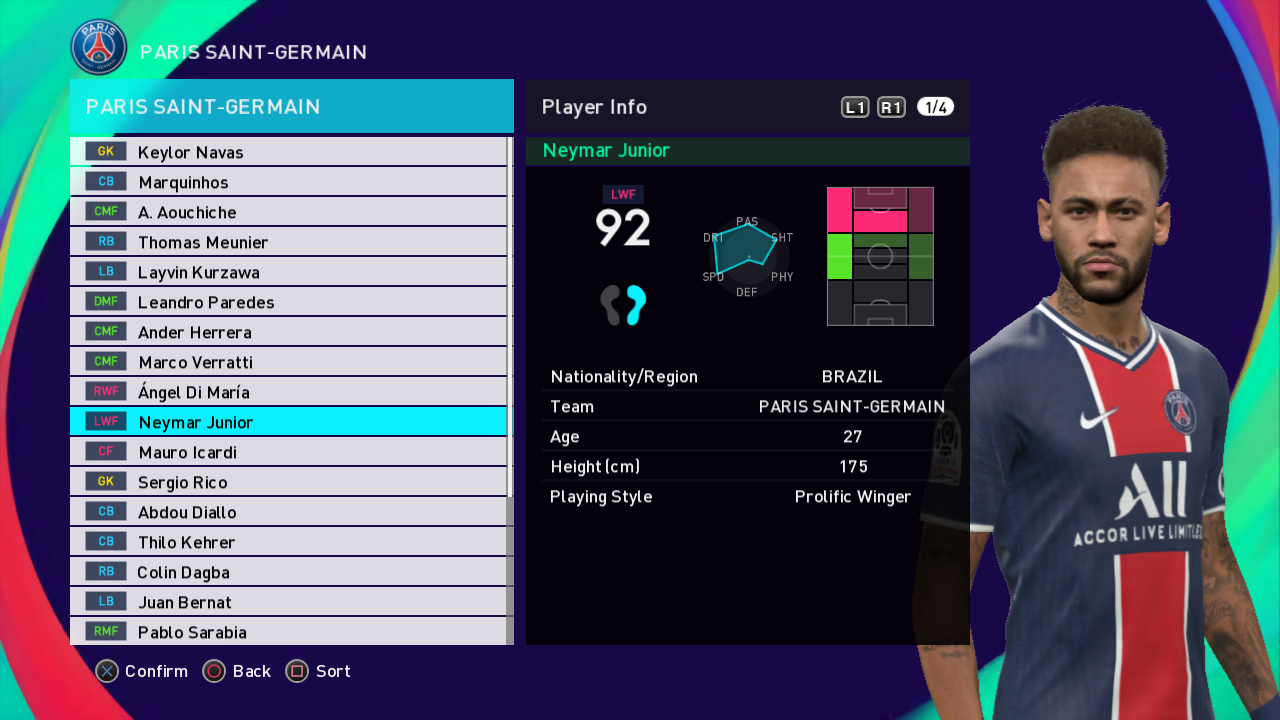Click the squad list scrollbar
This screenshot has height=720, width=1280.
coord(510,320)
